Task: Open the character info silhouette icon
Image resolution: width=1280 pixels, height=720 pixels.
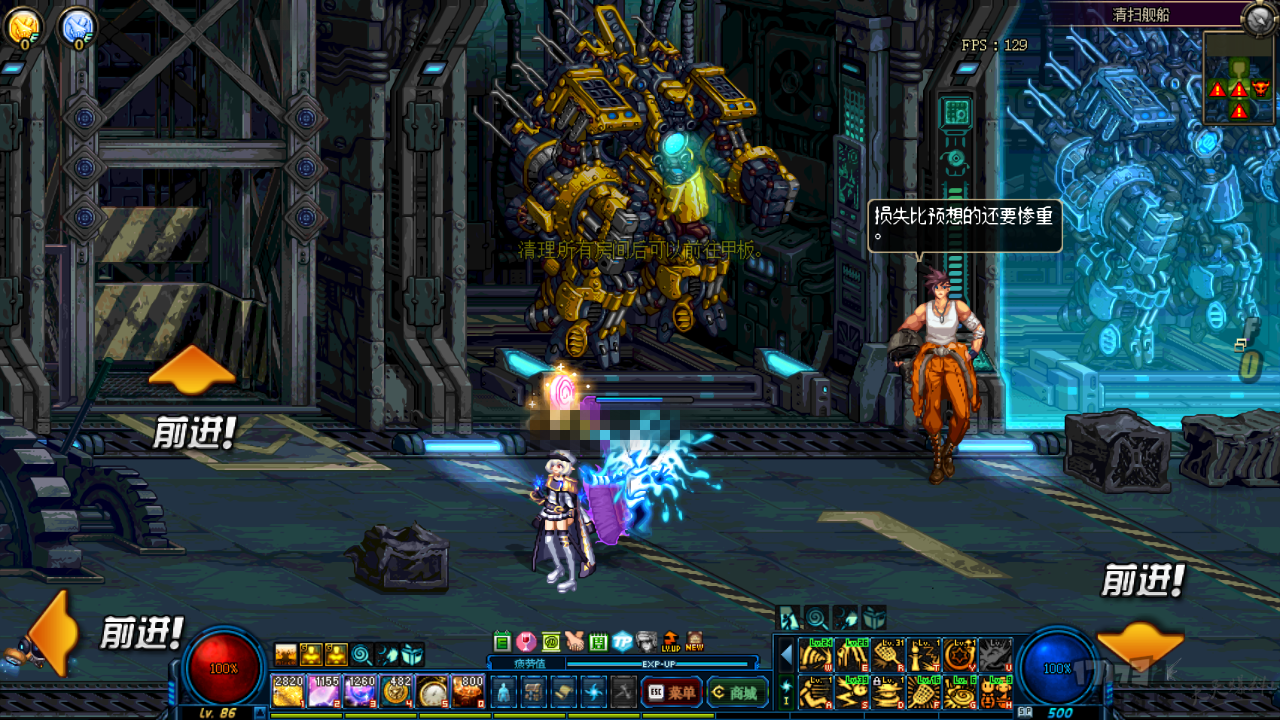Action: (x=503, y=691)
